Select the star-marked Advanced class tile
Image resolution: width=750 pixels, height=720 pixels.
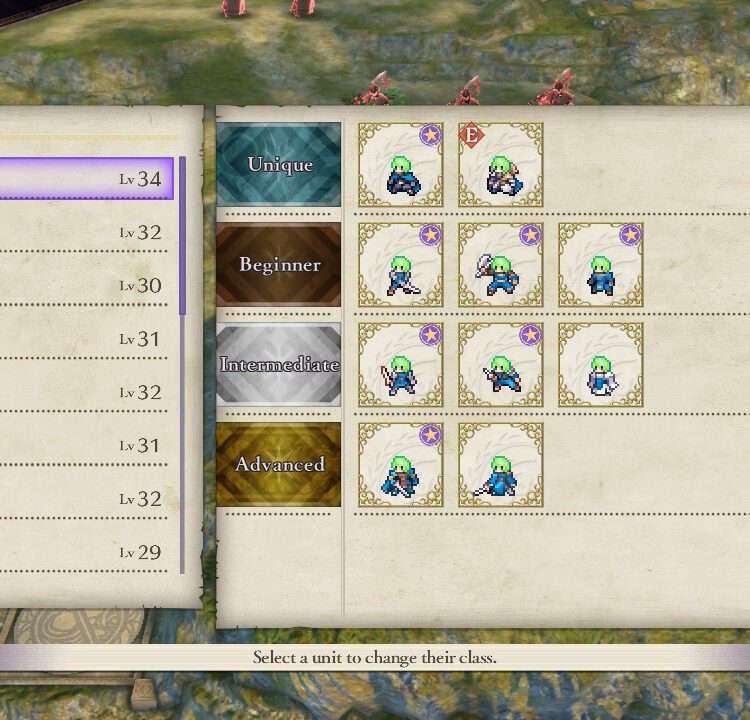(400, 465)
